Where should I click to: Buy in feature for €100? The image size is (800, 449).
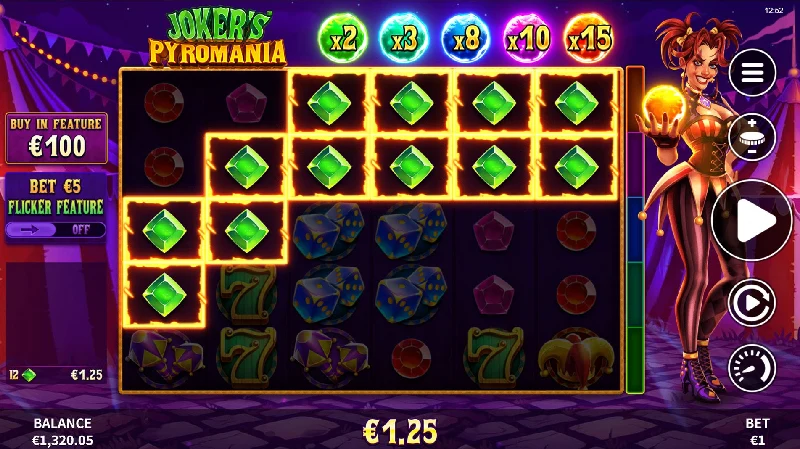[56, 139]
